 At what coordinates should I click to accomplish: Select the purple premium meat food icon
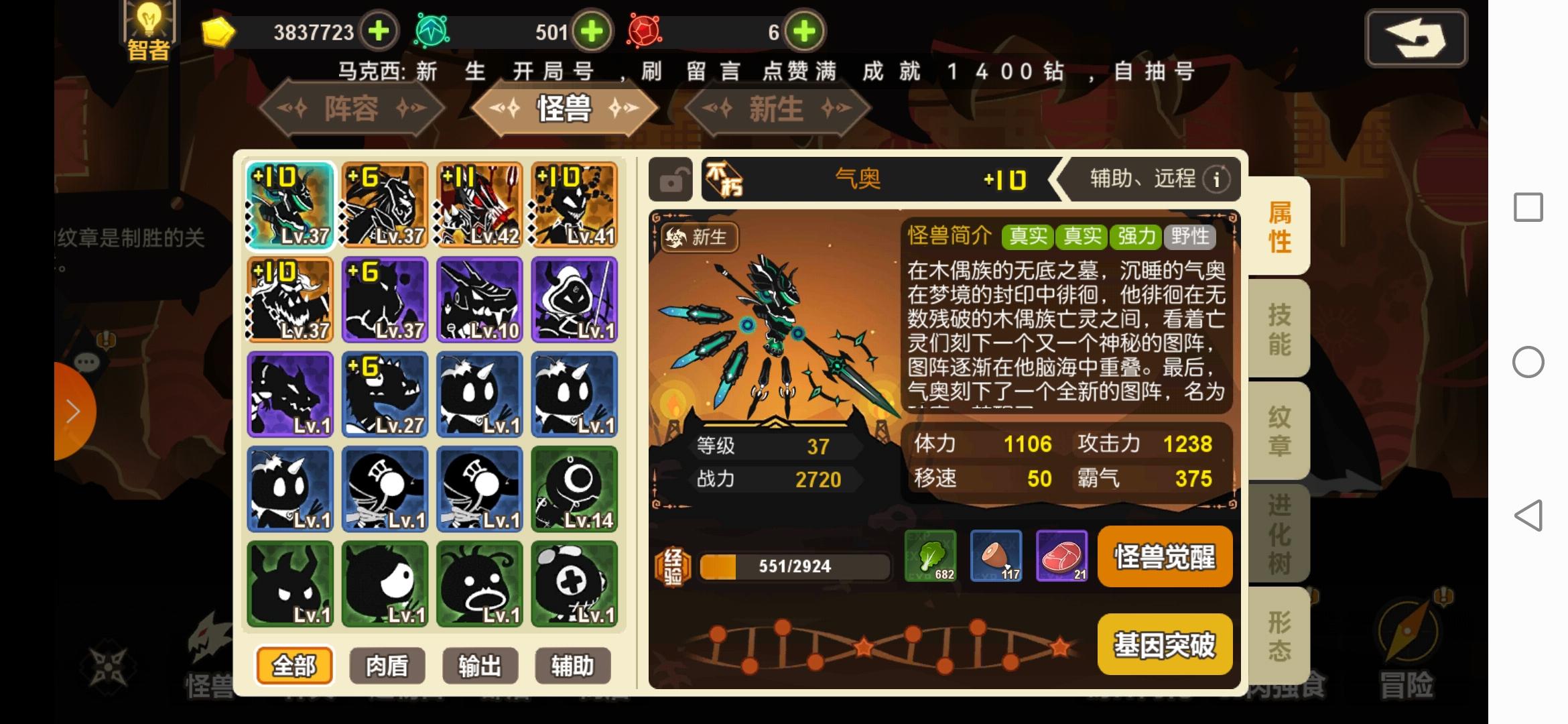(1062, 557)
